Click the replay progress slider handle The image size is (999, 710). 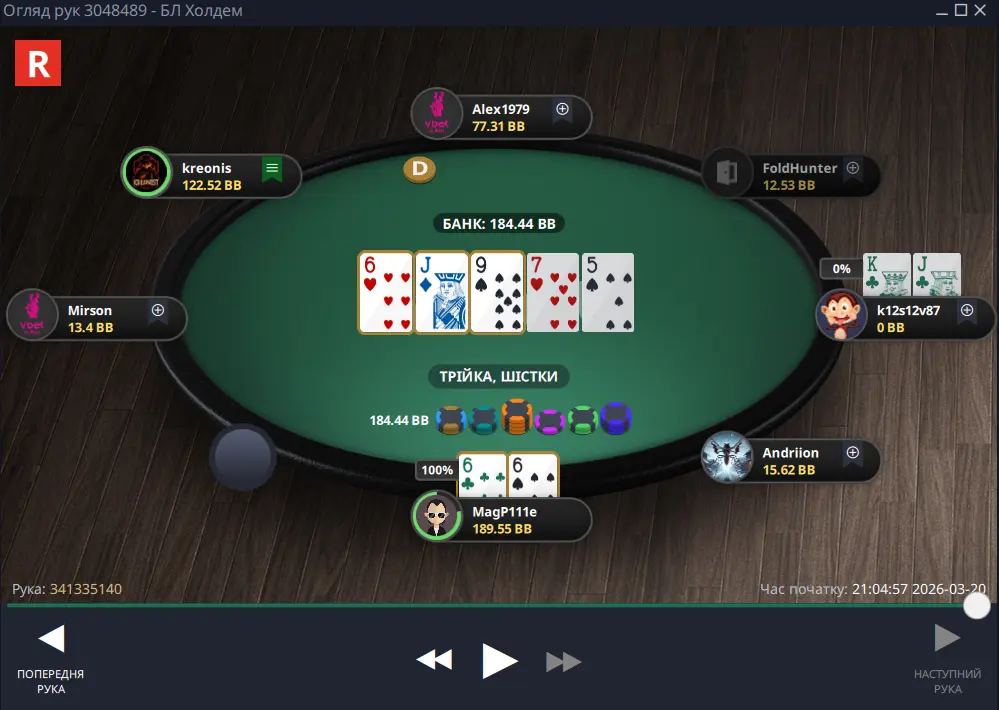tap(976, 605)
